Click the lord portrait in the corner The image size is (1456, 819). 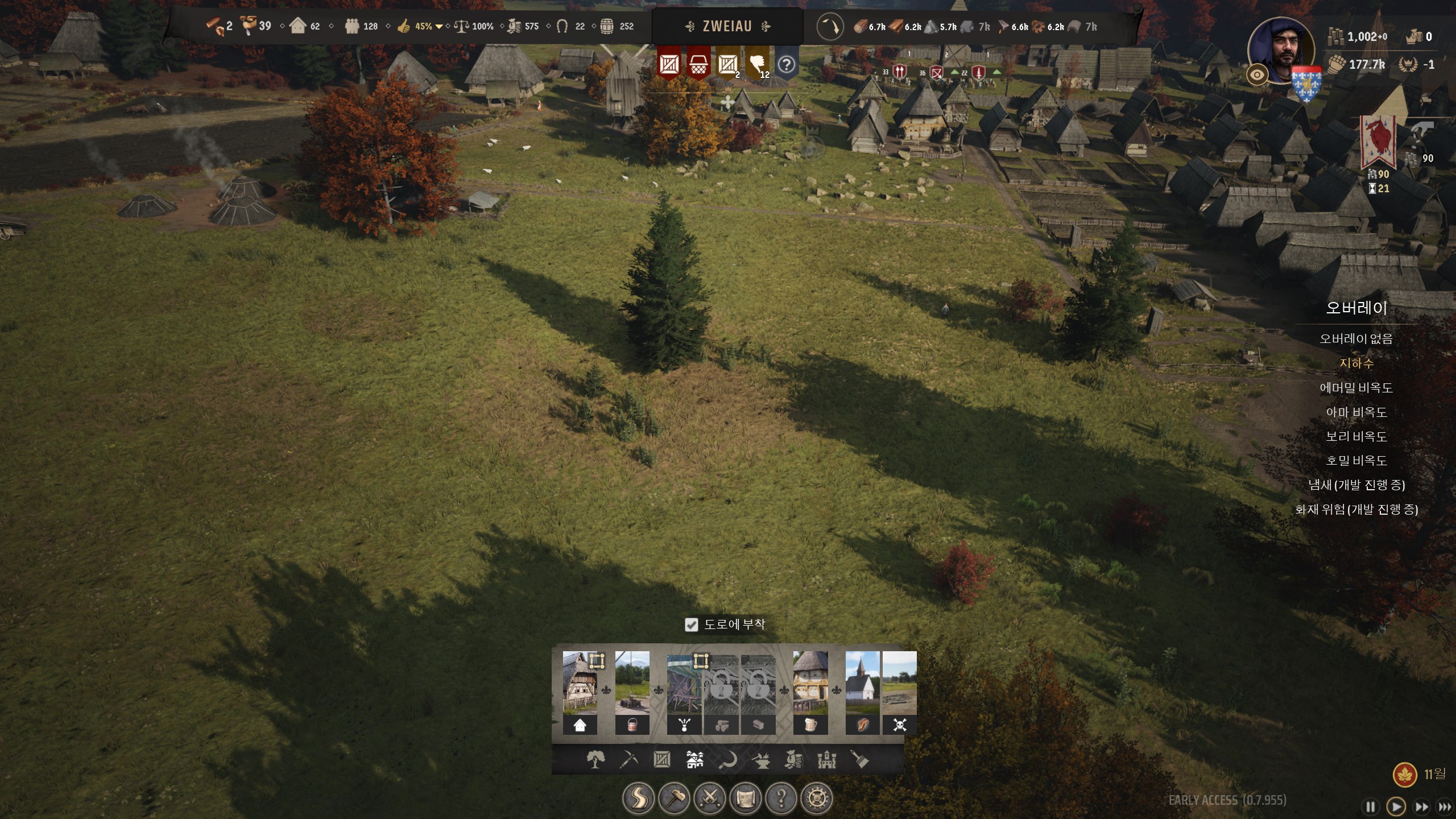[1281, 50]
